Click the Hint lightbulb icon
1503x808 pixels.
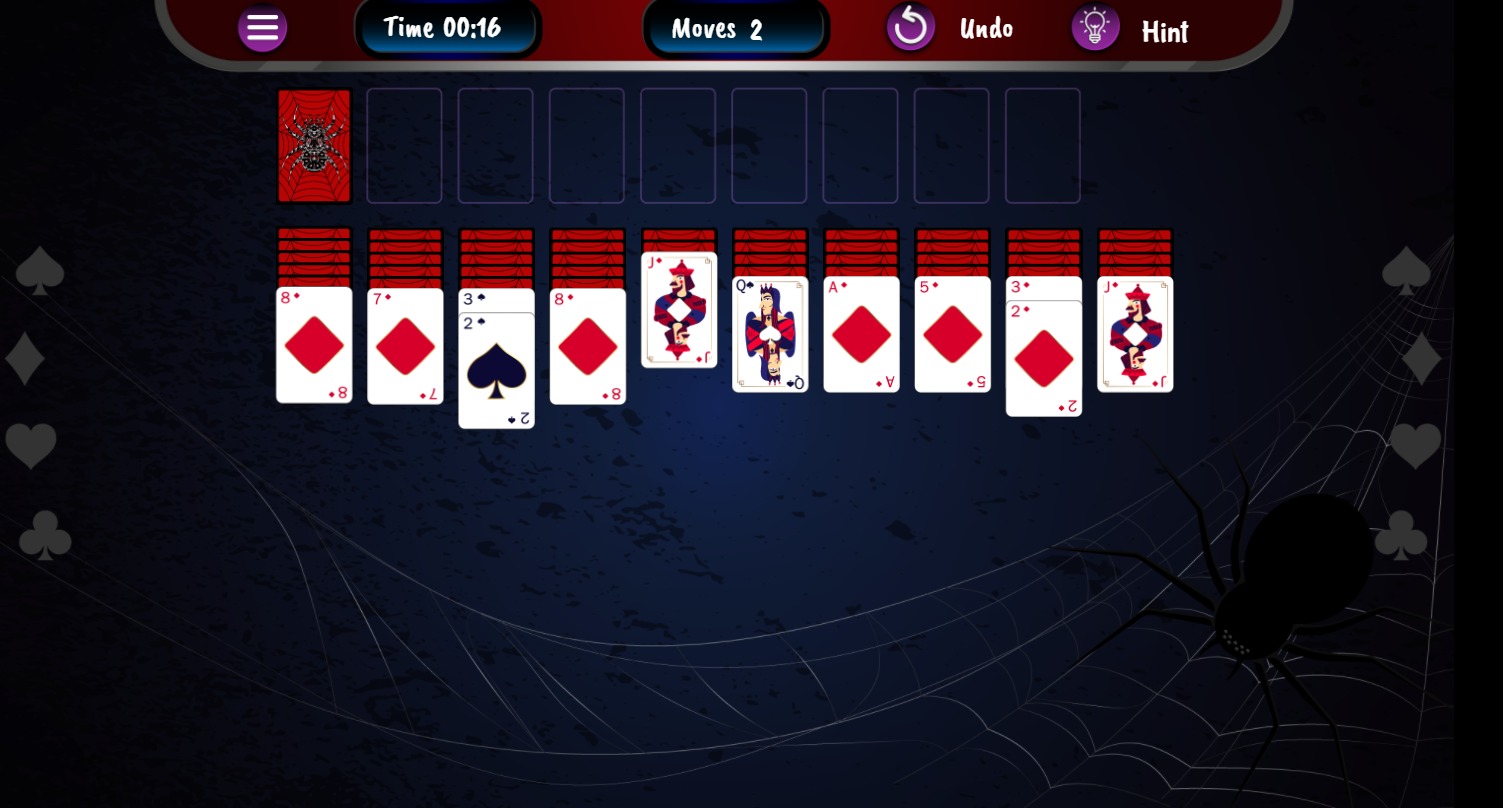point(1095,27)
